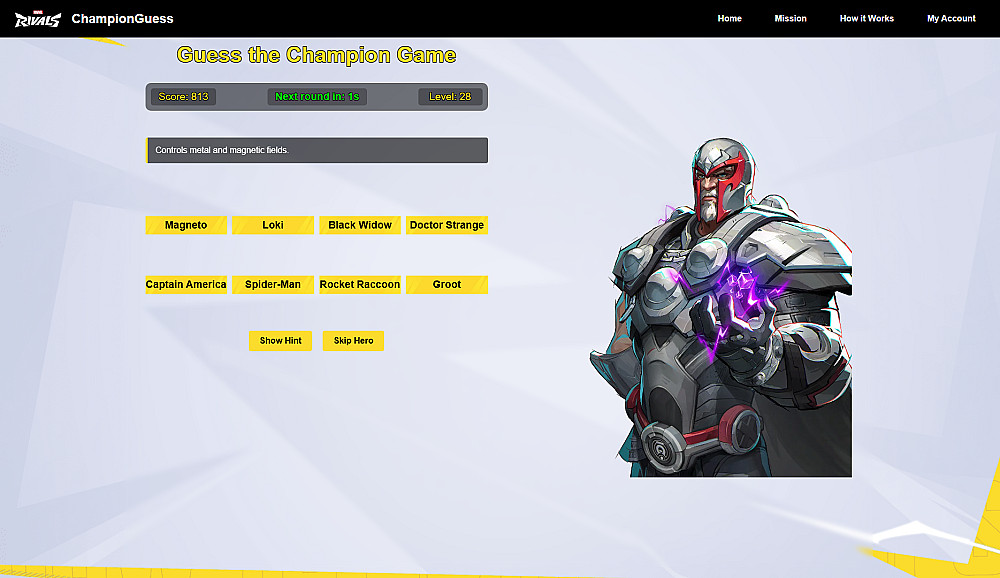Click the Marvel Rivals logo
The width and height of the screenshot is (1000, 578).
coord(37,18)
